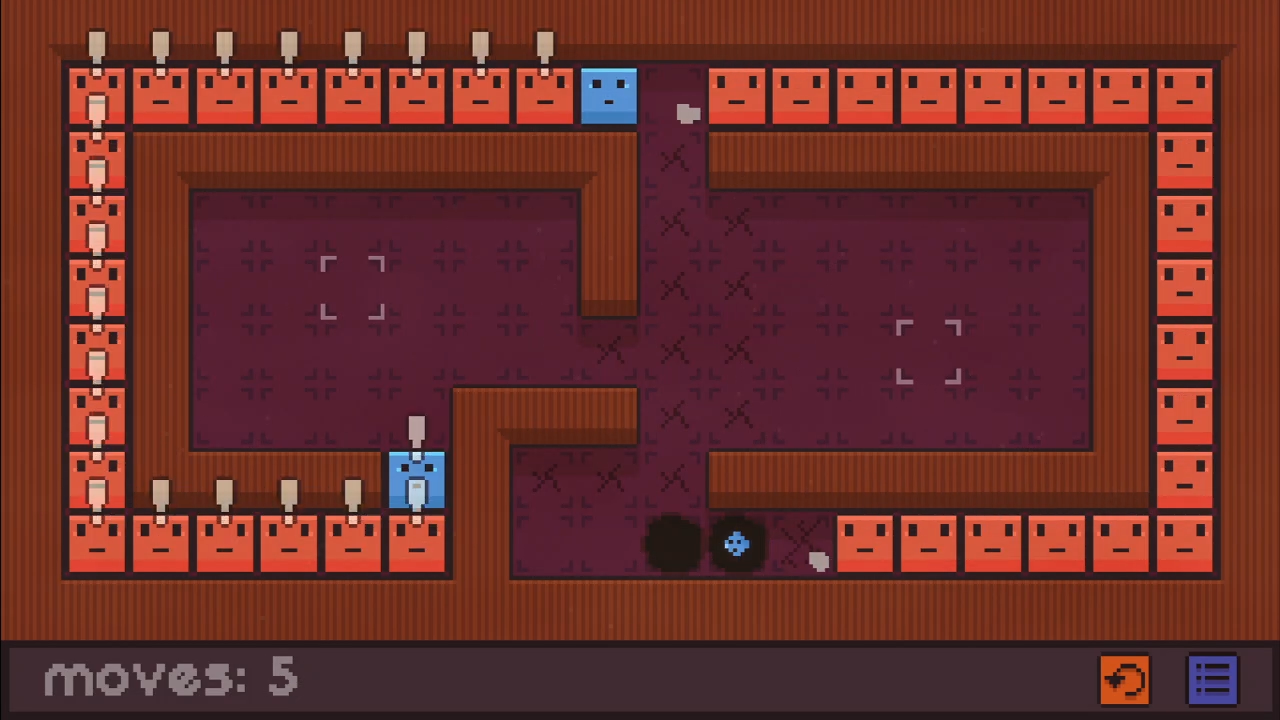Image resolution: width=1280 pixels, height=720 pixels.
Task: Click the leaf sprite next to the top blue block
Action: pyautogui.click(x=688, y=113)
